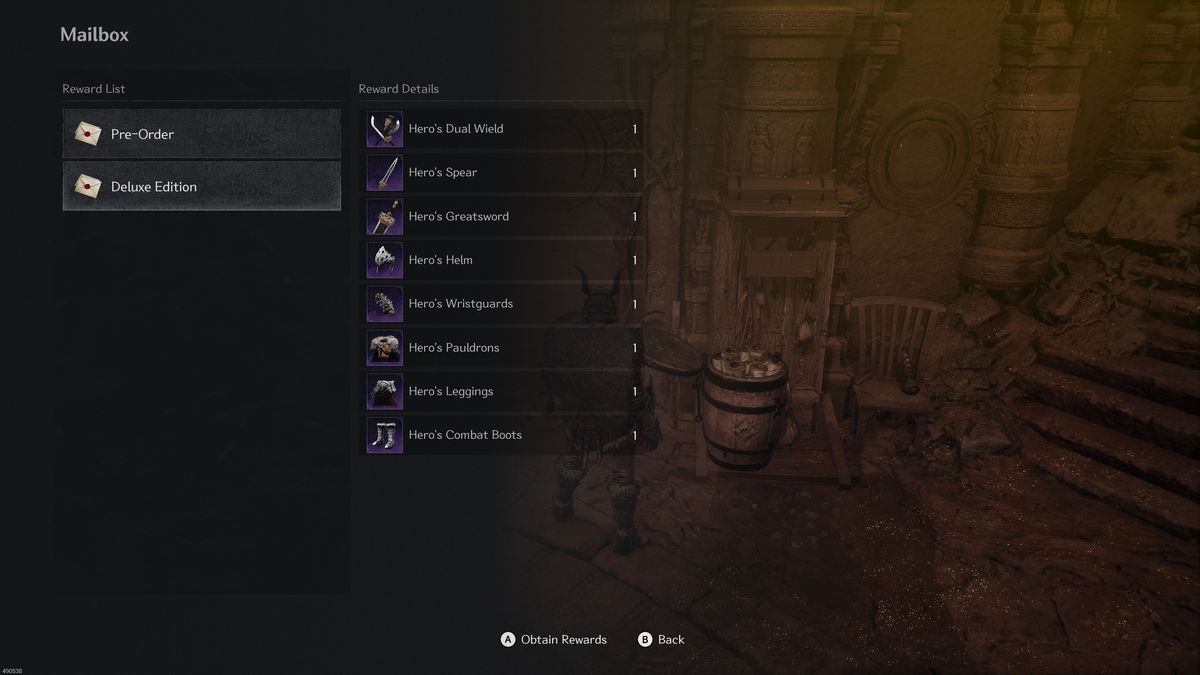Image resolution: width=1200 pixels, height=675 pixels.
Task: Select Hero's Combat Boots reward row
Action: [501, 435]
